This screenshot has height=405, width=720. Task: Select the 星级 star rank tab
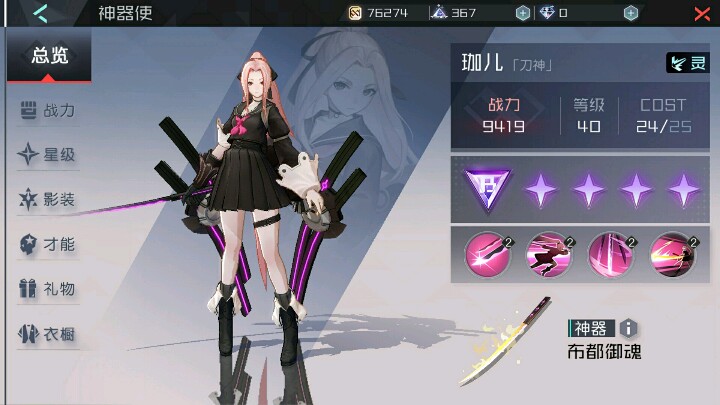coord(49,155)
